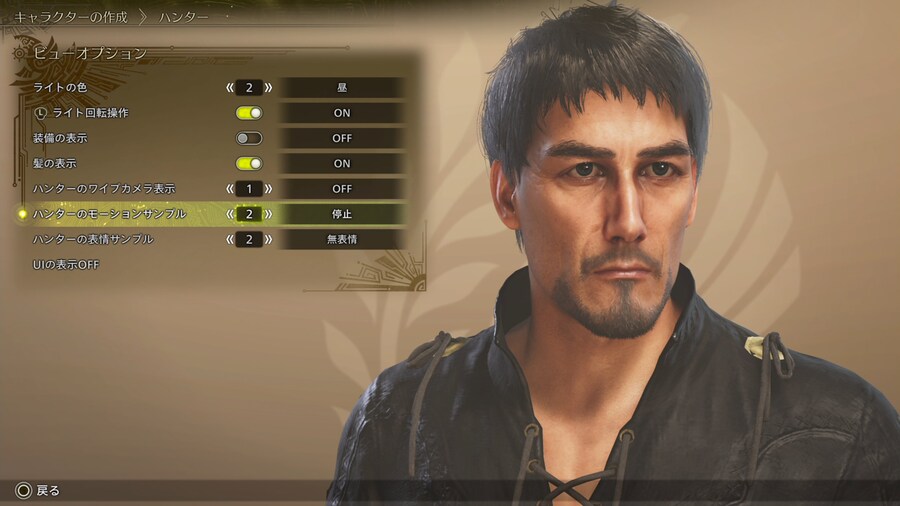900x506 pixels.
Task: Click the right arrow for ハンターの表情サンプル
Action: click(268, 240)
